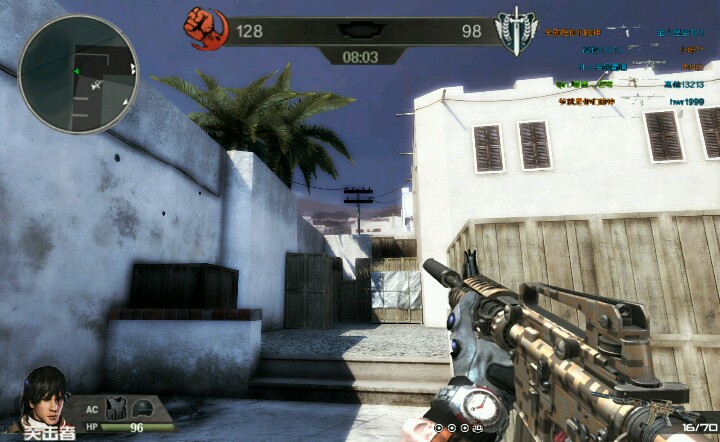Viewport: 720px width, 442px height.
Task: Select the helmet armor icon
Action: (143, 409)
